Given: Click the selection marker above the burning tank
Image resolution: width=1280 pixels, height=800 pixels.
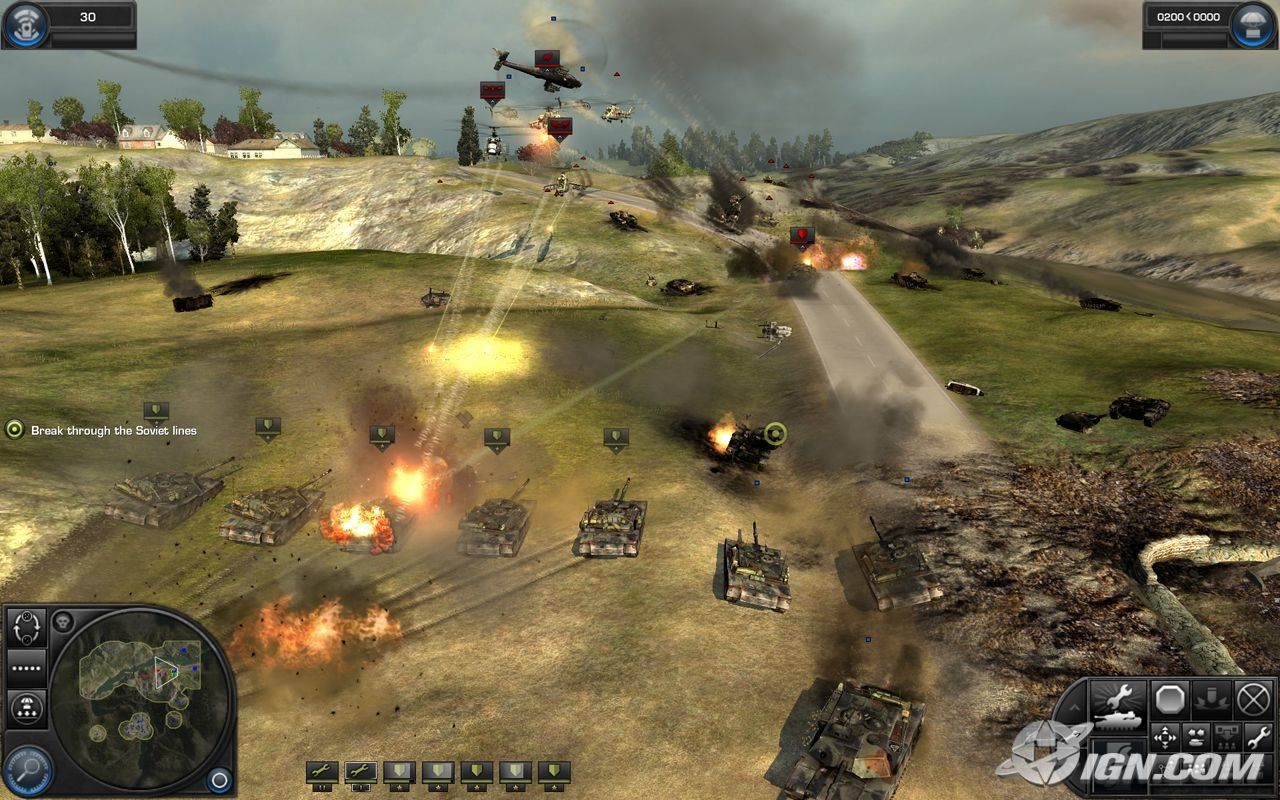Looking at the screenshot, I should (x=381, y=434).
